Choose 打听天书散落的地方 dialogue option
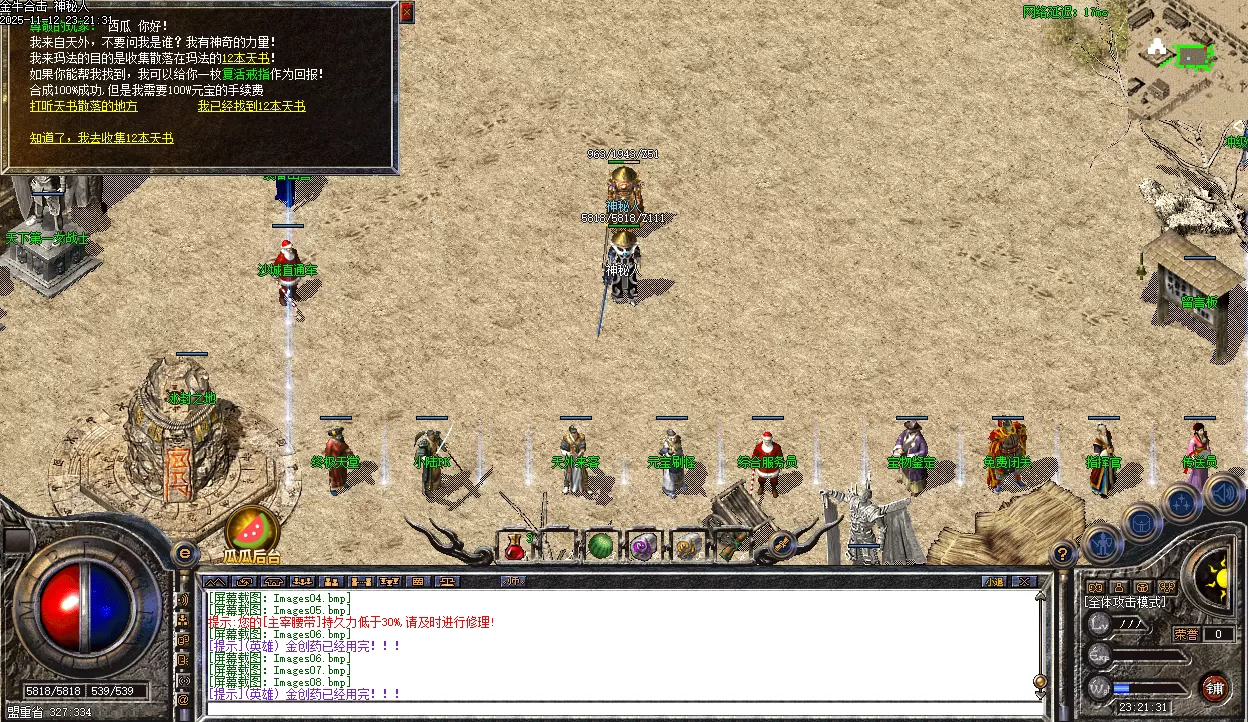The image size is (1248, 722). point(84,106)
